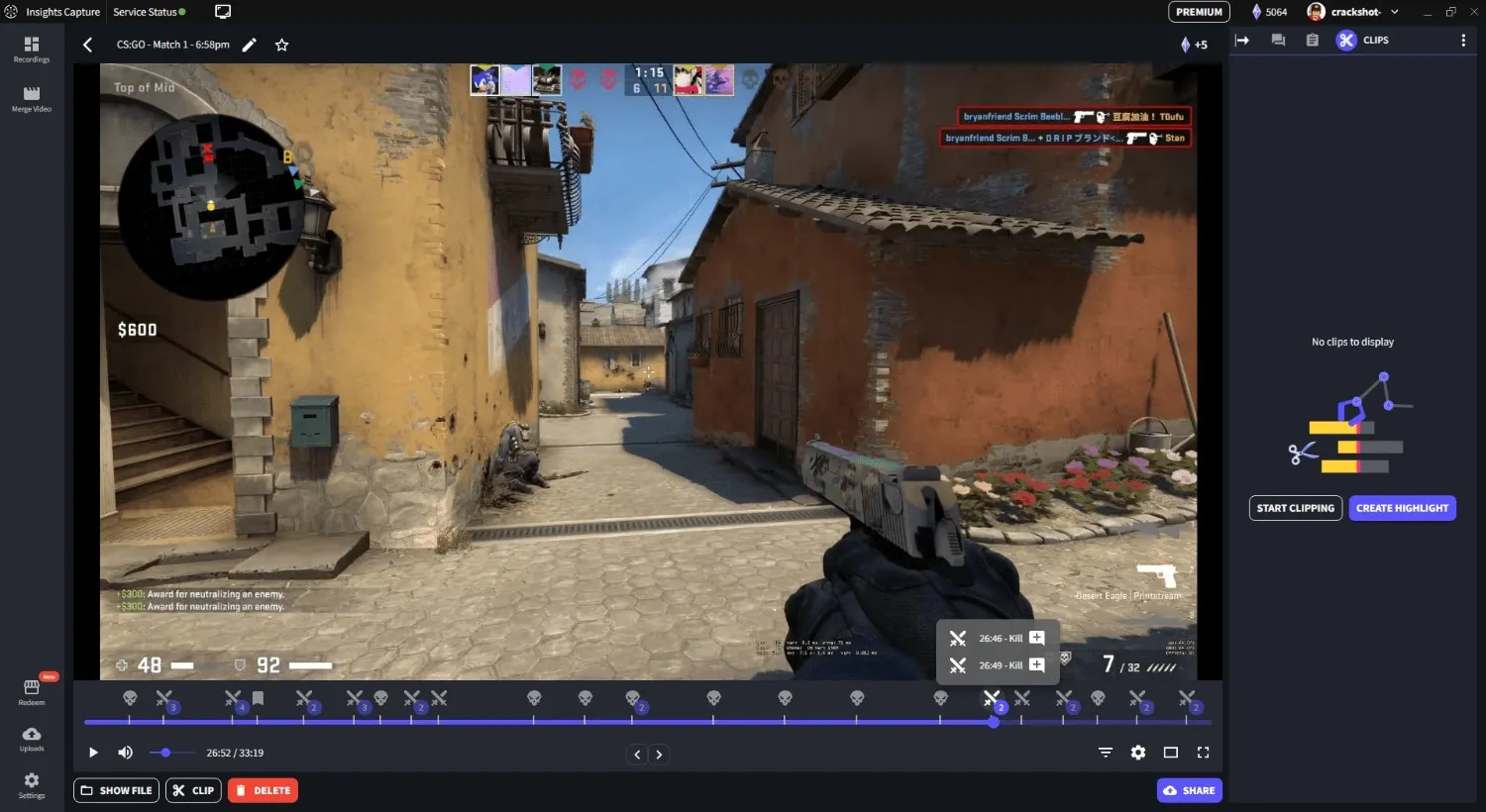Open the filter icon below the timeline
Image resolution: width=1486 pixels, height=812 pixels.
coord(1105,752)
